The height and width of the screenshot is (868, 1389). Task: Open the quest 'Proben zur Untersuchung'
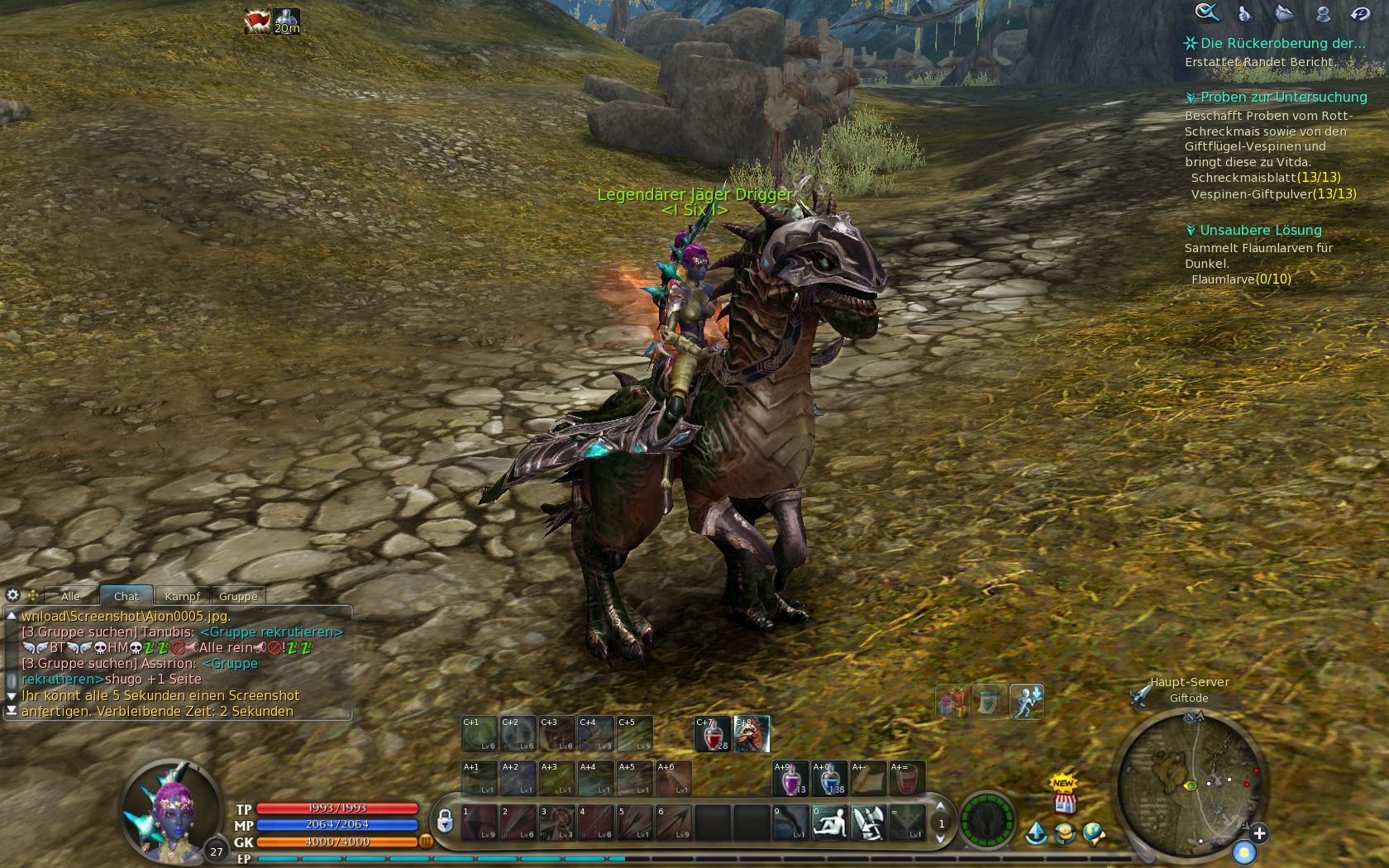[x=1283, y=98]
